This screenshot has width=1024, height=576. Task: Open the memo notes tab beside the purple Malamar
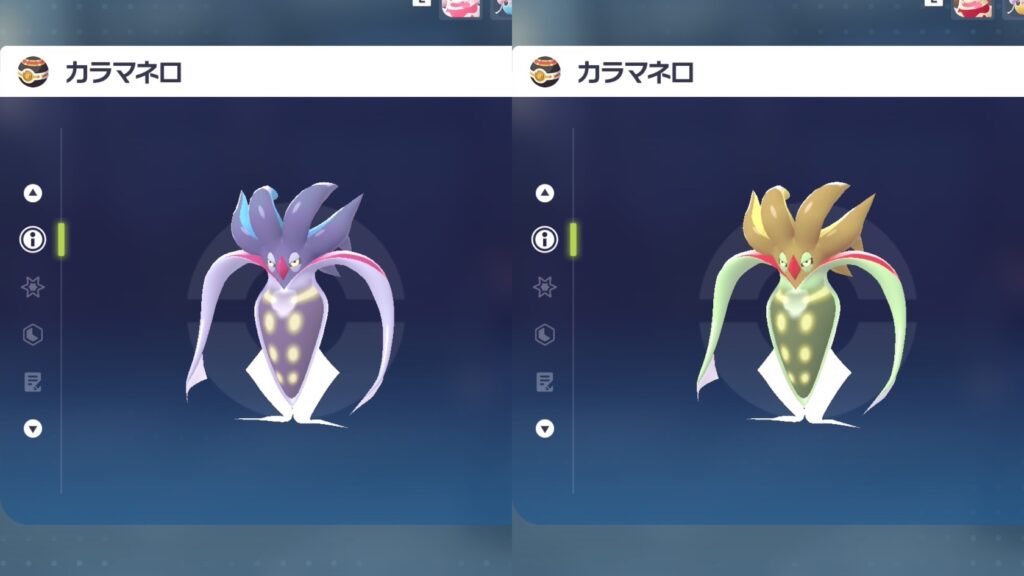click(33, 381)
